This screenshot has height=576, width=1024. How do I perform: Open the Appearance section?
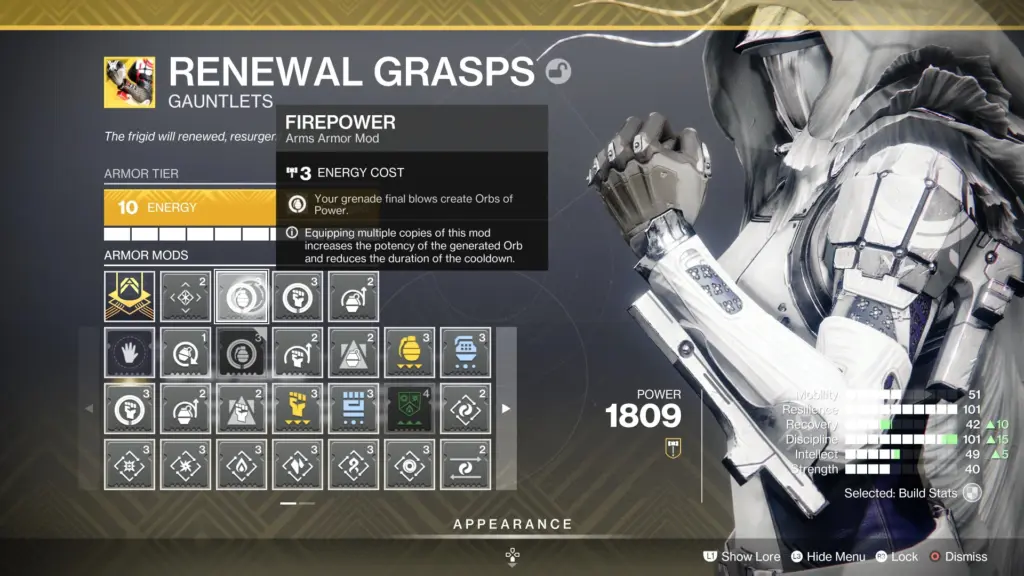pos(512,524)
